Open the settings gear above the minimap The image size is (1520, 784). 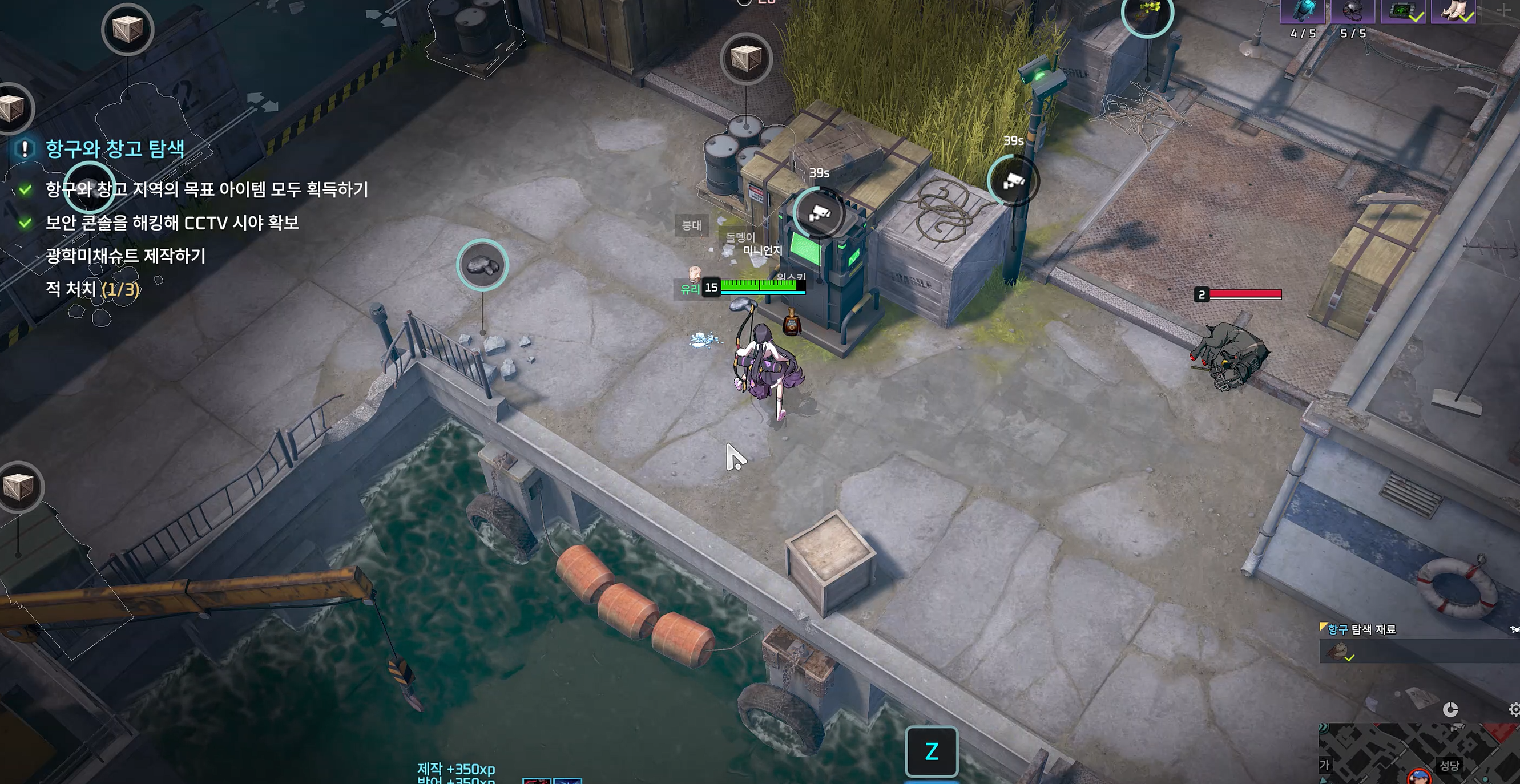tap(1514, 710)
